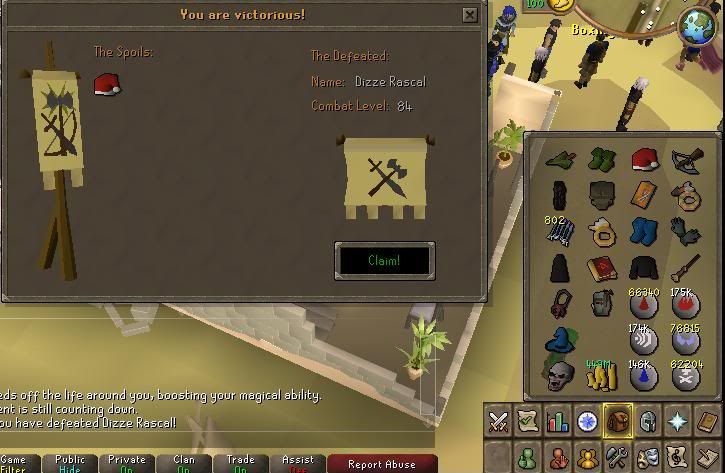The image size is (725, 473).
Task: Pick the blue boots inventory item
Action: [643, 231]
